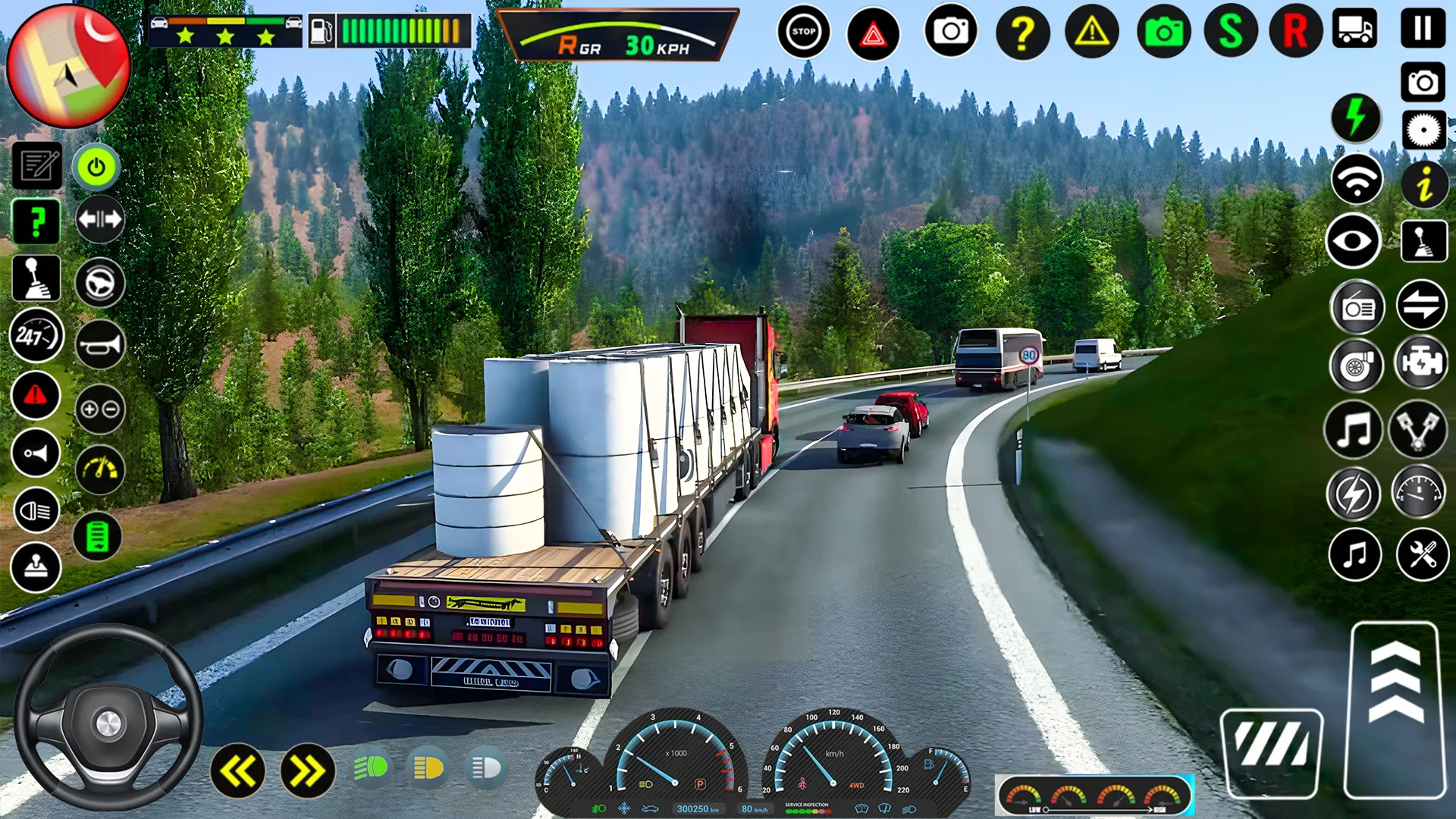Activate the red R button
Viewport: 1456px width, 819px height.
coord(1295,32)
